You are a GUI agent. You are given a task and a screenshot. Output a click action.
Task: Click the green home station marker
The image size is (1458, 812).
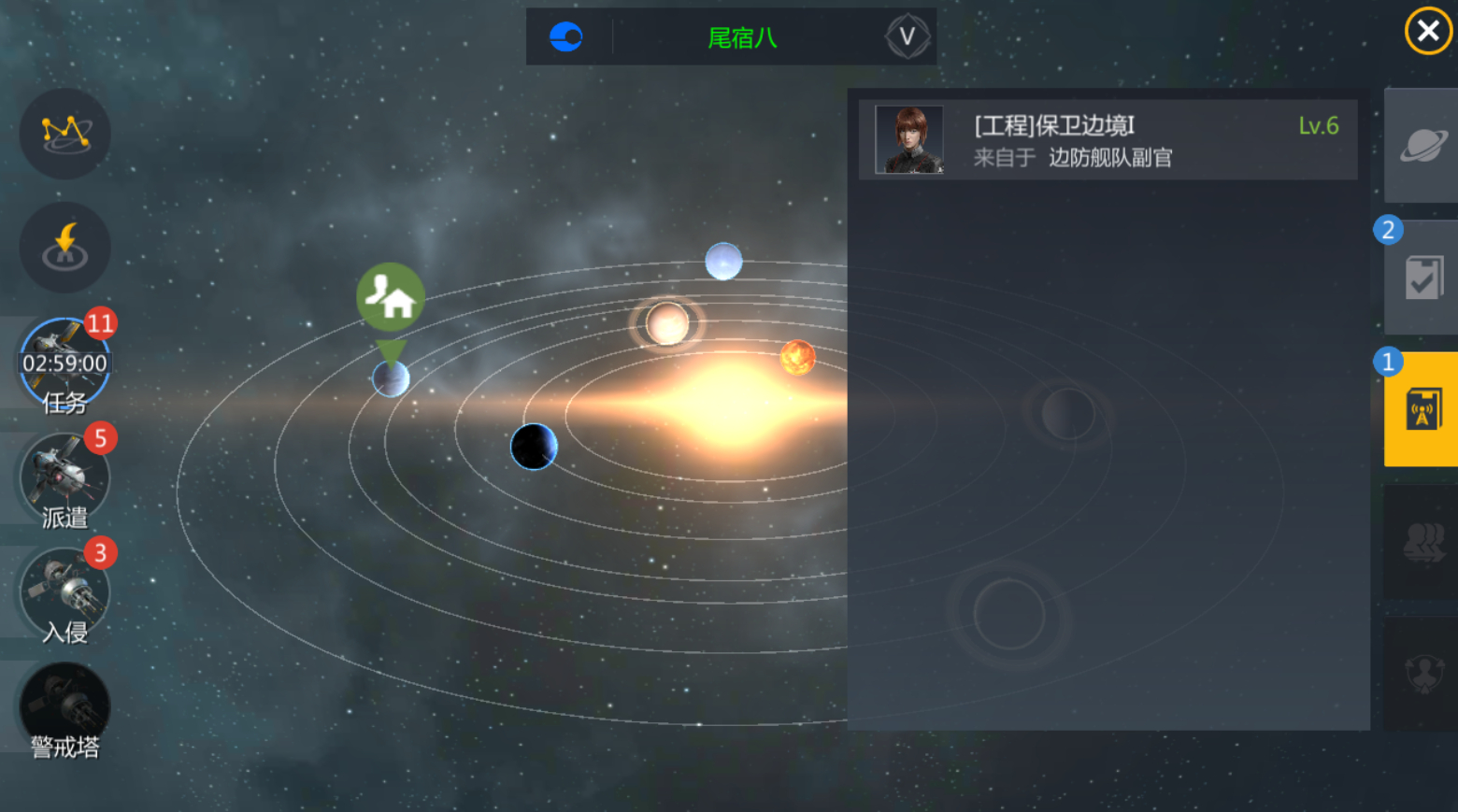pyautogui.click(x=391, y=297)
